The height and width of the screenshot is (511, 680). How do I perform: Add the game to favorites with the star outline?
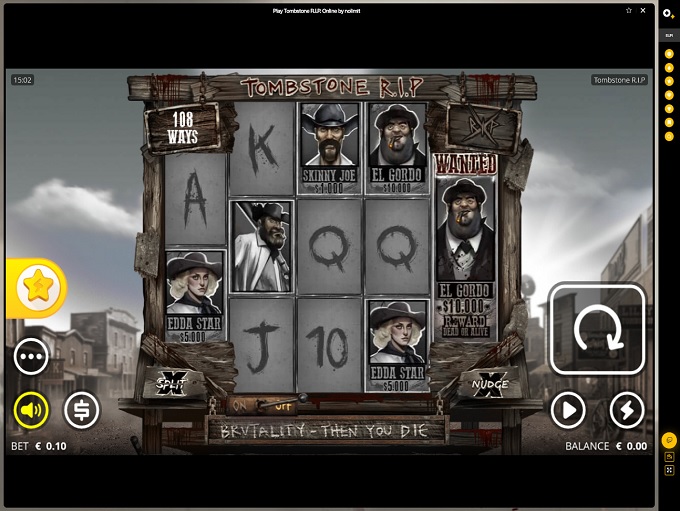[x=628, y=11]
